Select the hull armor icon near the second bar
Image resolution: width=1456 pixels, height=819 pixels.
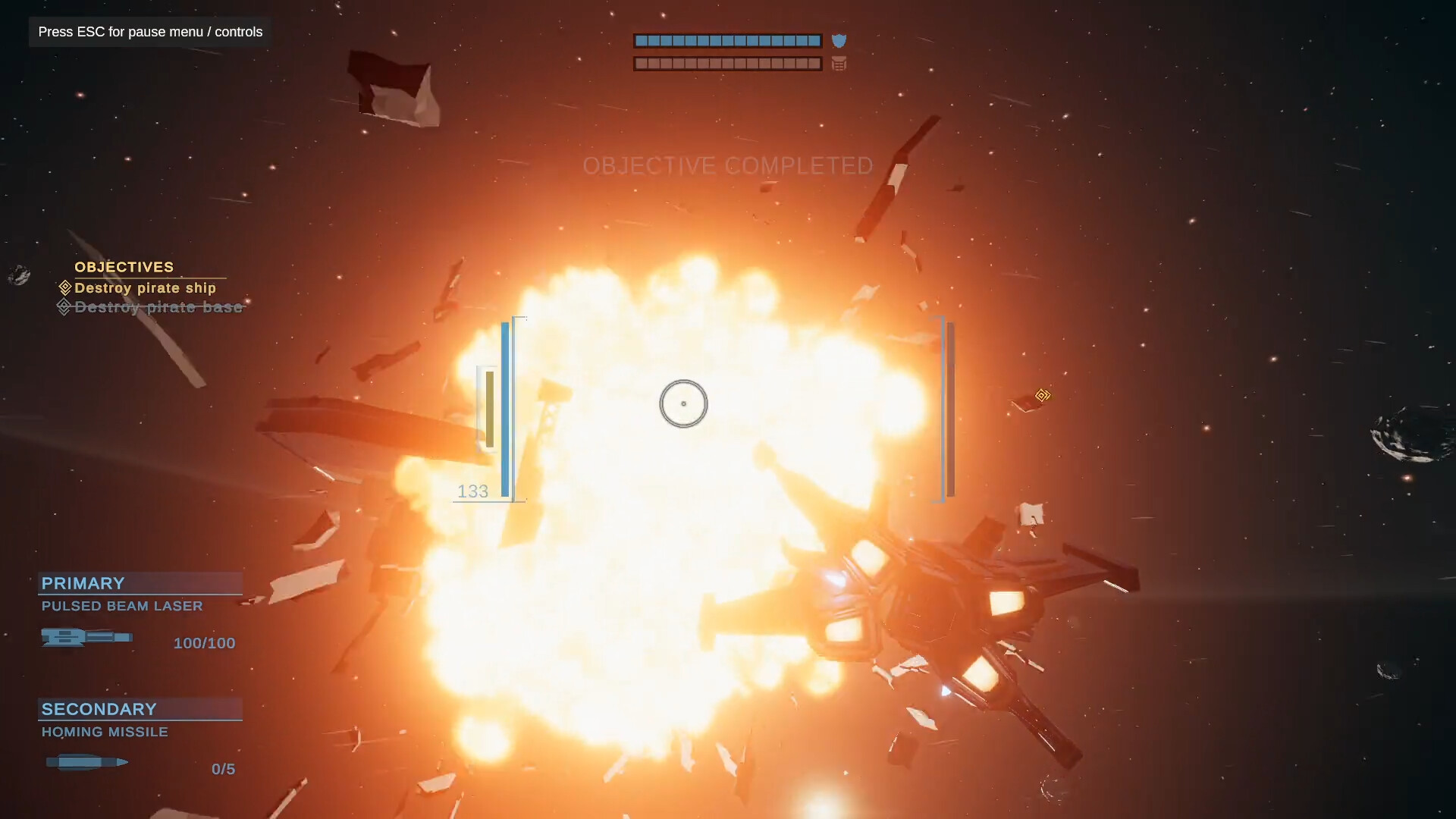coord(839,64)
